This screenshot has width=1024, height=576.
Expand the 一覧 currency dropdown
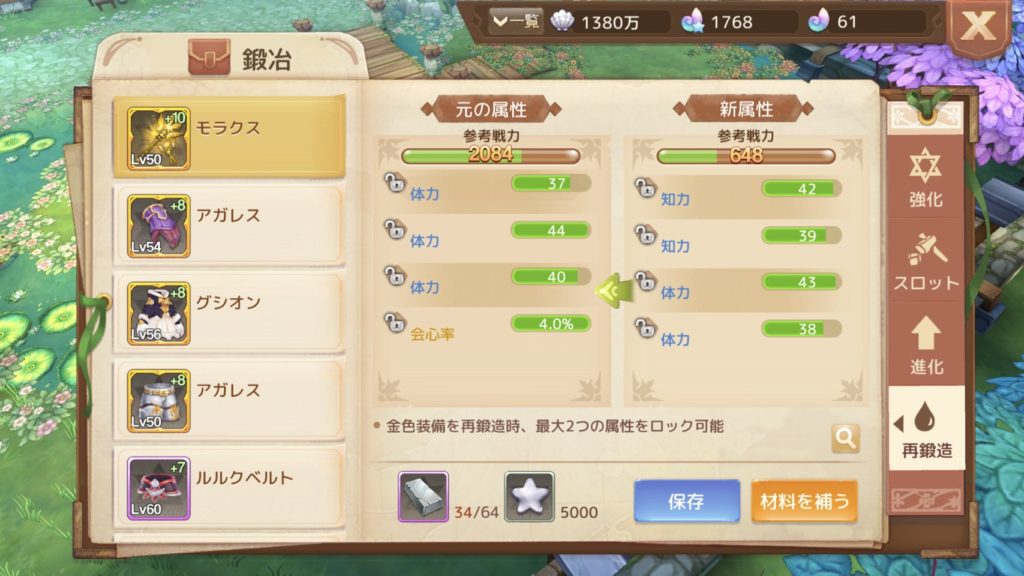(x=516, y=22)
